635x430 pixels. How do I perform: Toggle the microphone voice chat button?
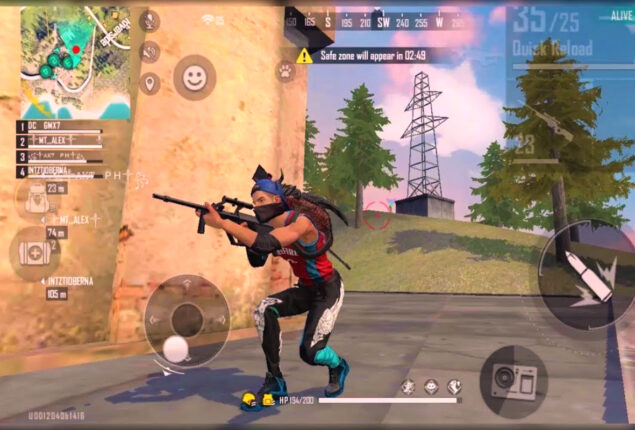click(151, 20)
